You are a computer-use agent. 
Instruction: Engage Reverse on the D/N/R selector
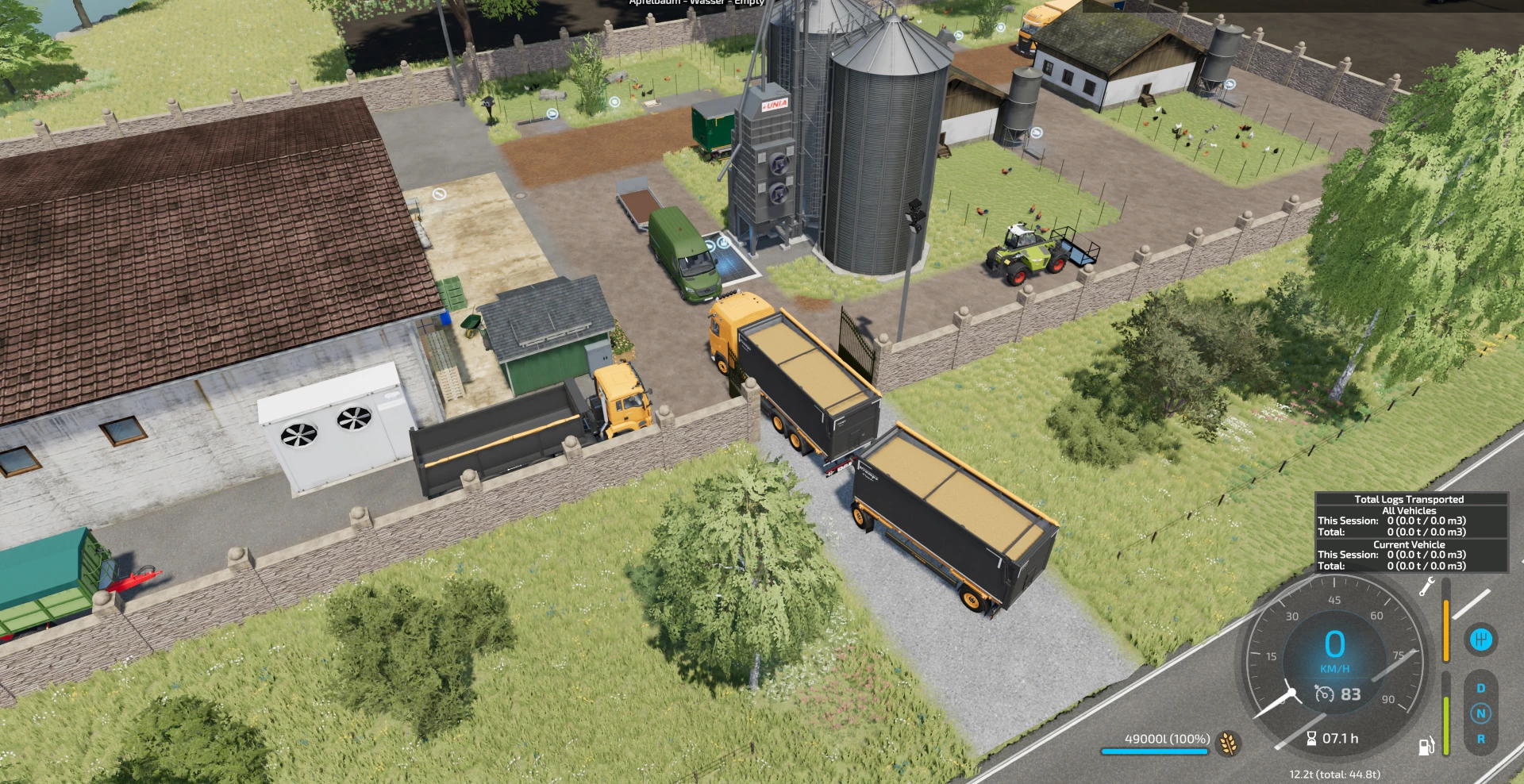click(x=1480, y=740)
